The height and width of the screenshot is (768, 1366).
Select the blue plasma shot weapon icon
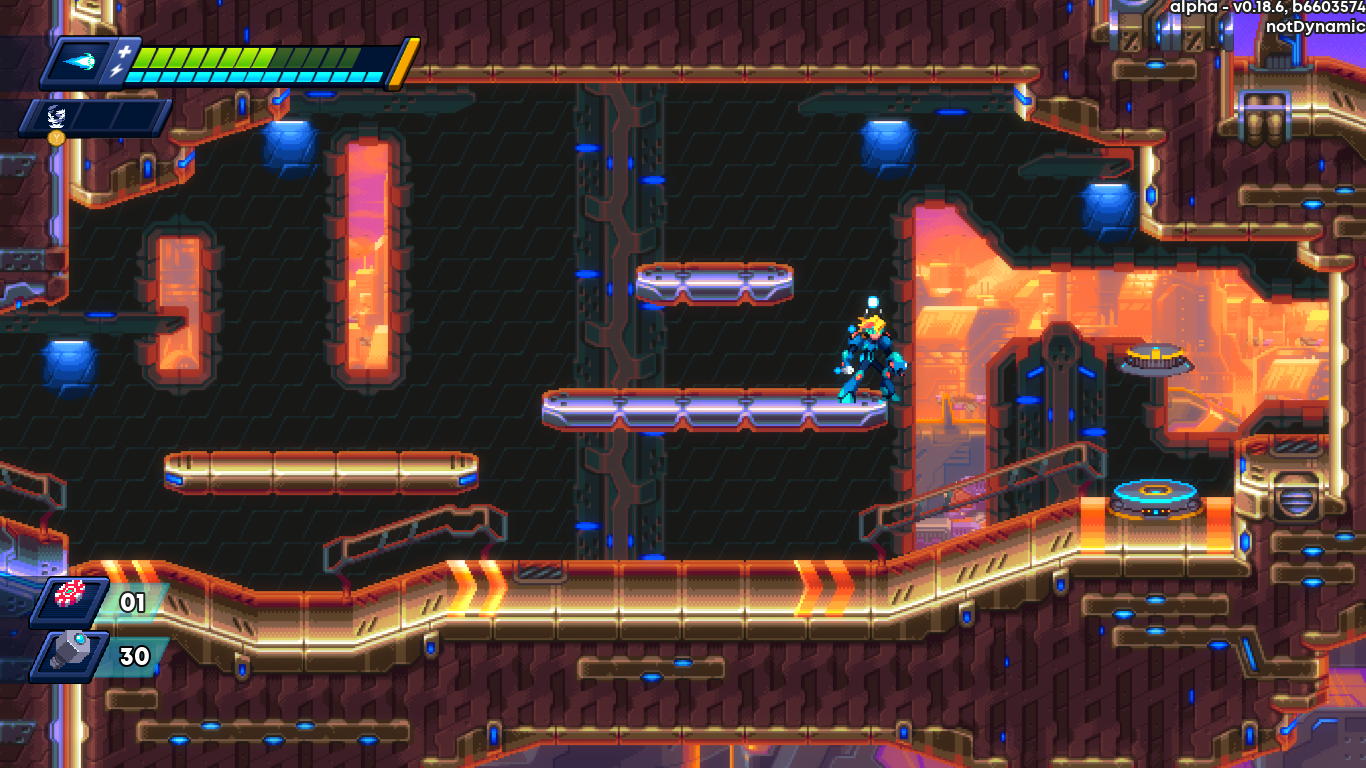click(x=82, y=62)
